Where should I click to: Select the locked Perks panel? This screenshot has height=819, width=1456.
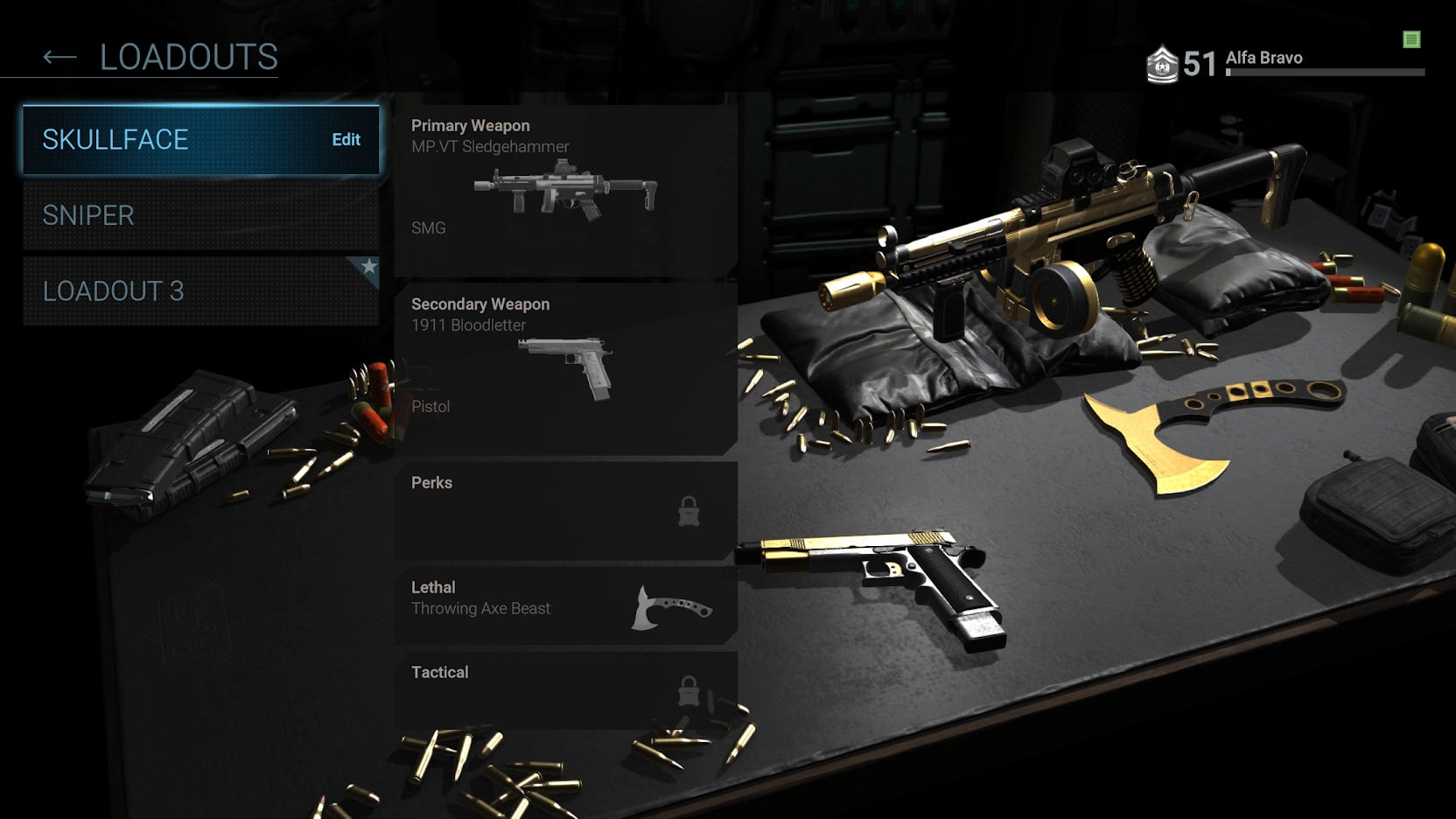coord(565,510)
